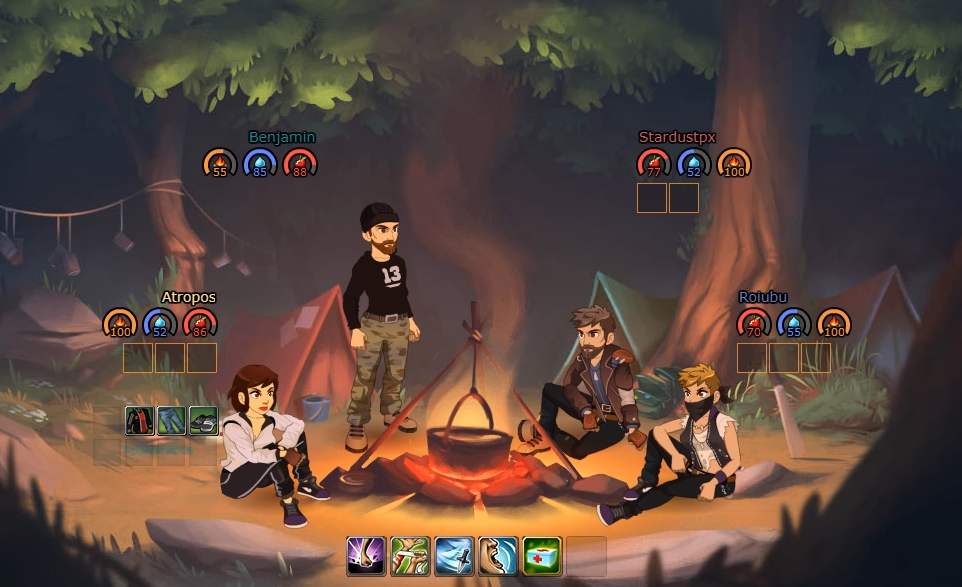Select player Stardustpx's name label
962x587 pixels.
click(677, 137)
